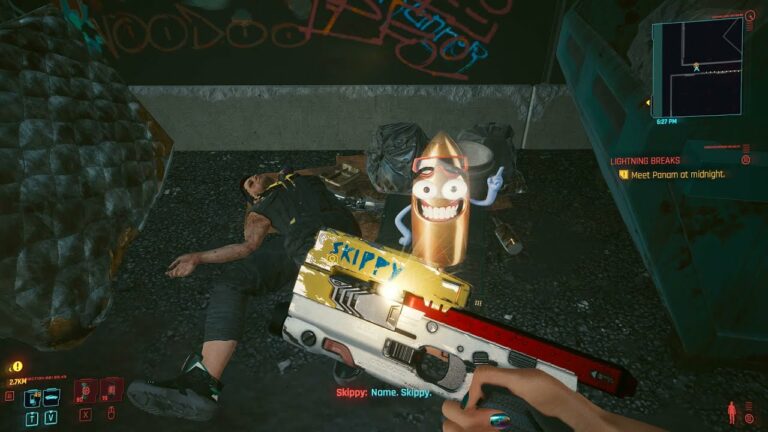768x432 pixels.
Task: Click the red body stance indicator
Action: [733, 411]
